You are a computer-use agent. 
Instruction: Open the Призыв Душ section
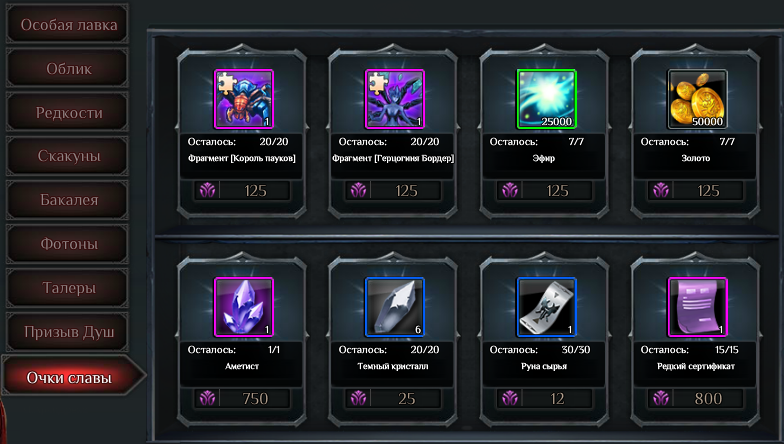(x=69, y=330)
